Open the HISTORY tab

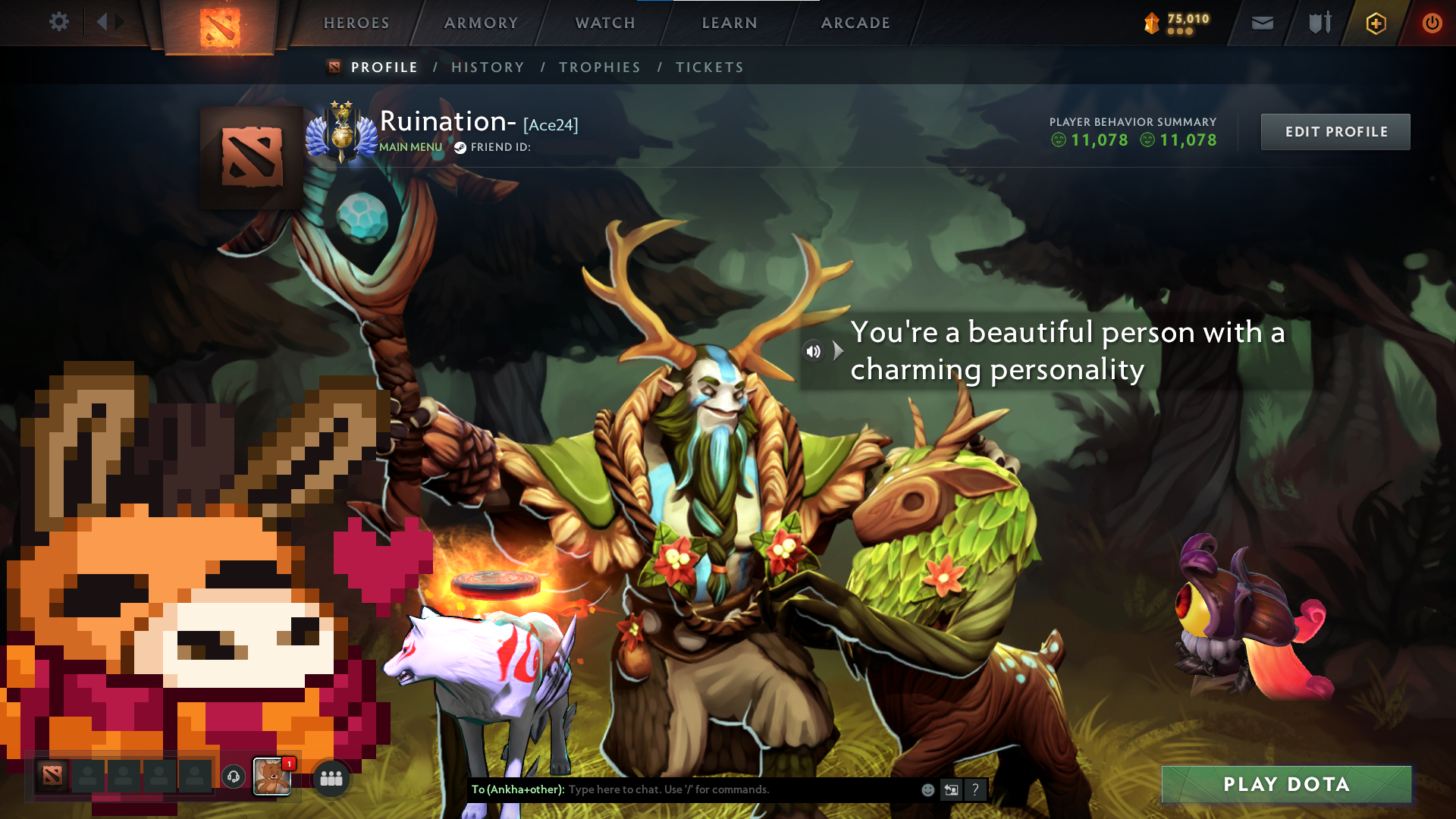(488, 67)
